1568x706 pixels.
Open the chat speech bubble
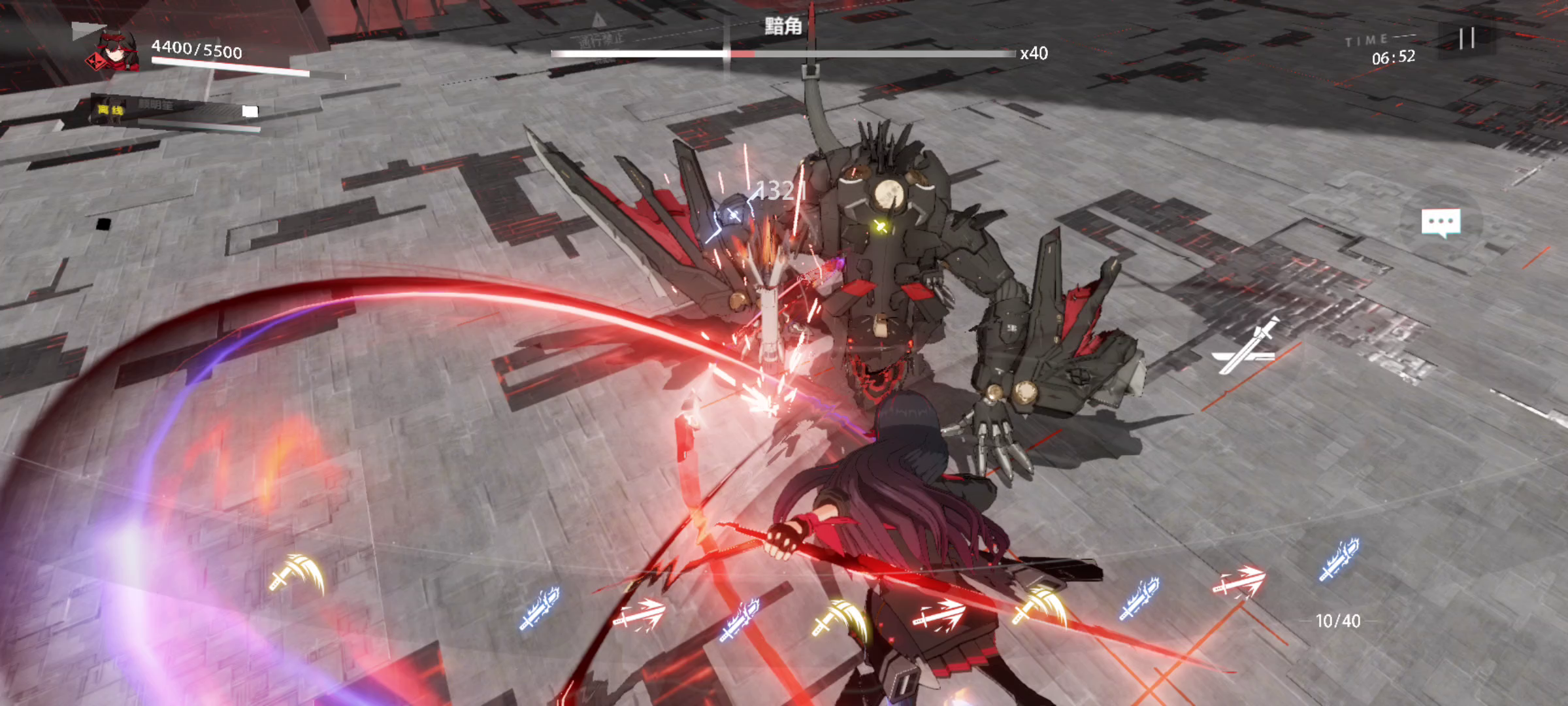[1441, 223]
